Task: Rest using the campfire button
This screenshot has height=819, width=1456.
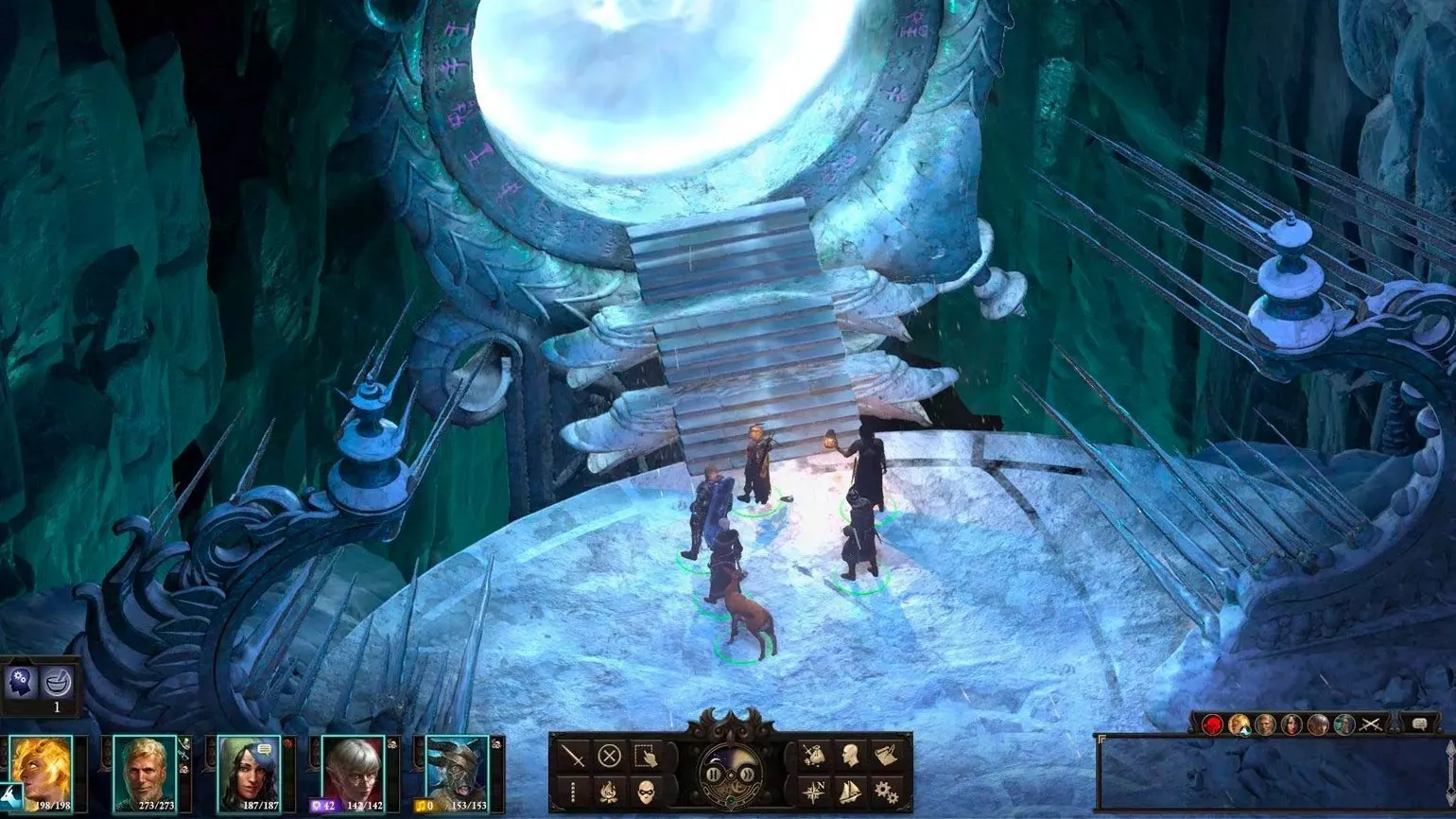Action: click(610, 790)
